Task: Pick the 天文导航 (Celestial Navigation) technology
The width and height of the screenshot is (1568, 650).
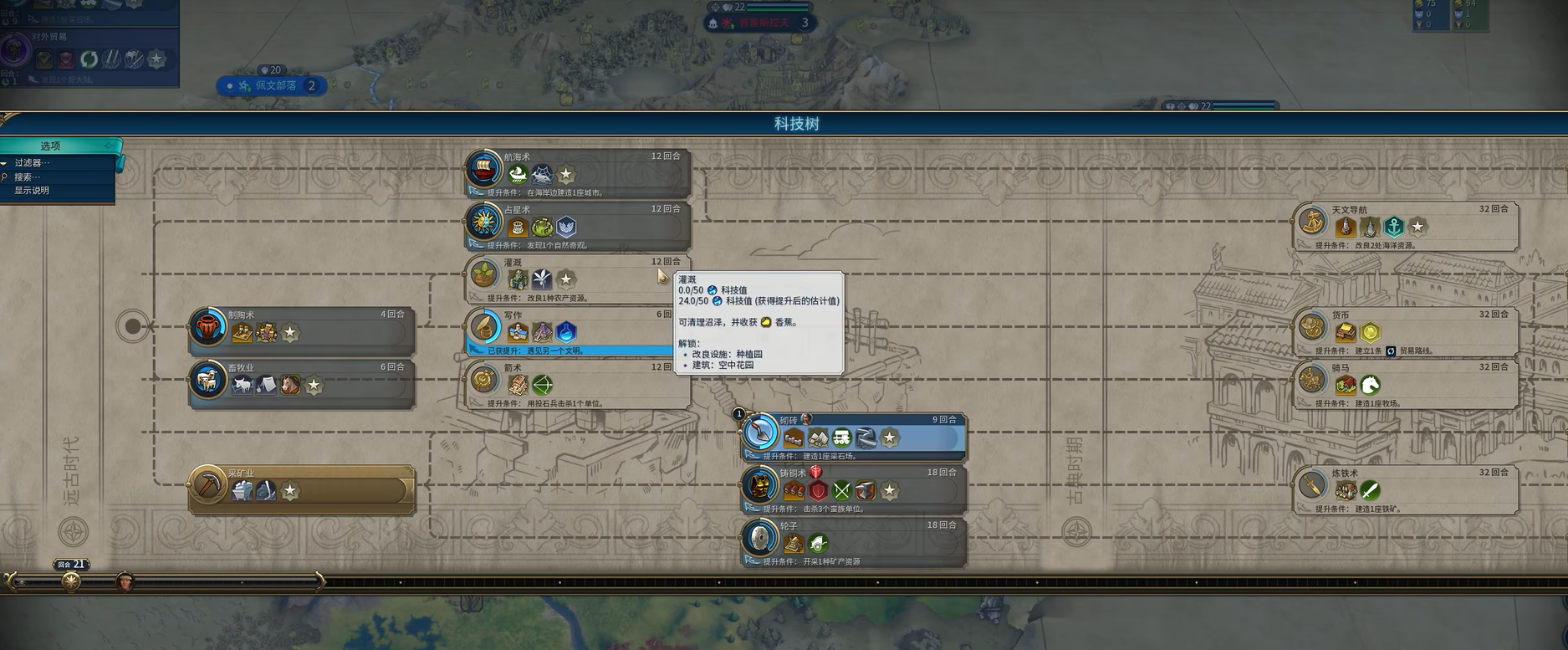Action: (1405, 226)
